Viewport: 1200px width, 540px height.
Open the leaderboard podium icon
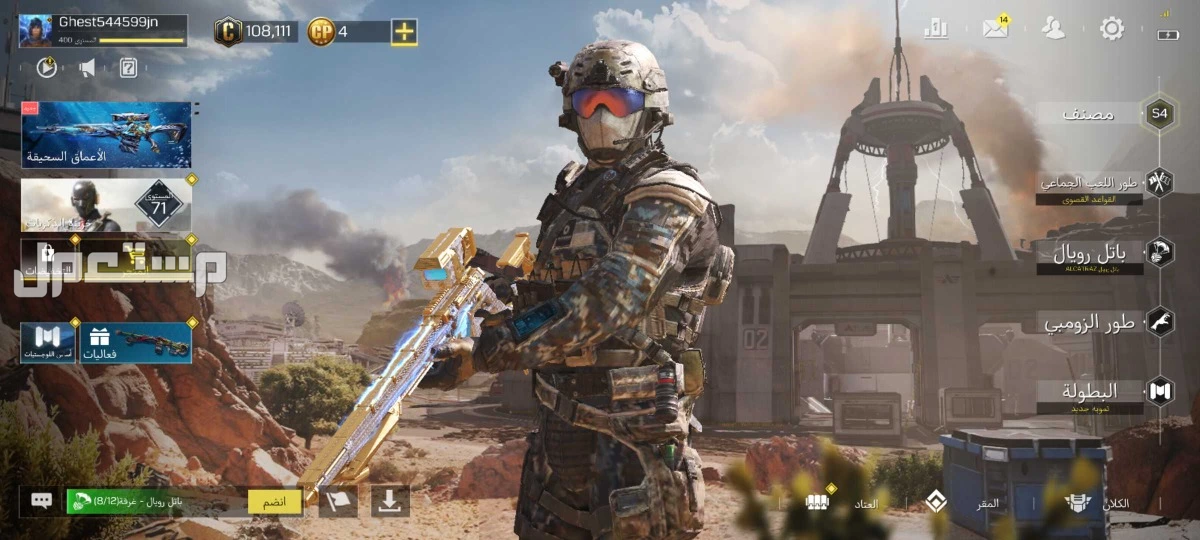coord(936,28)
